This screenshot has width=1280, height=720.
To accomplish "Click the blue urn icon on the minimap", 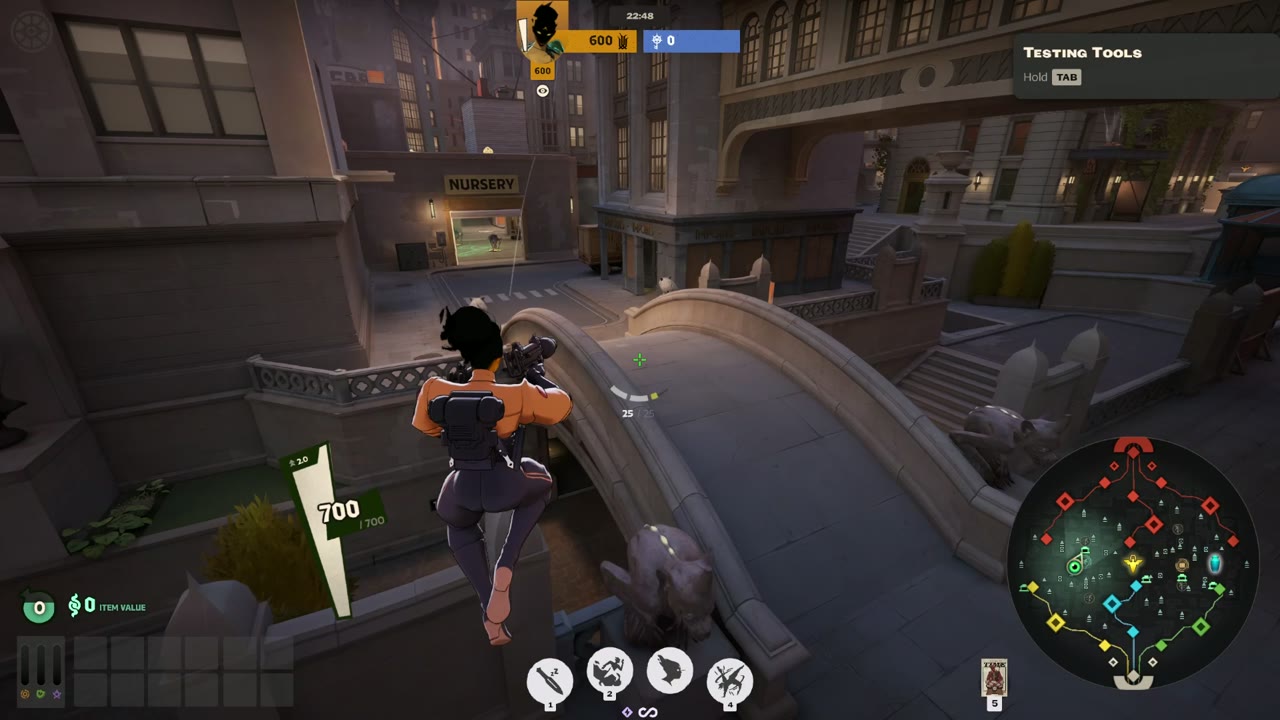I will (1215, 564).
